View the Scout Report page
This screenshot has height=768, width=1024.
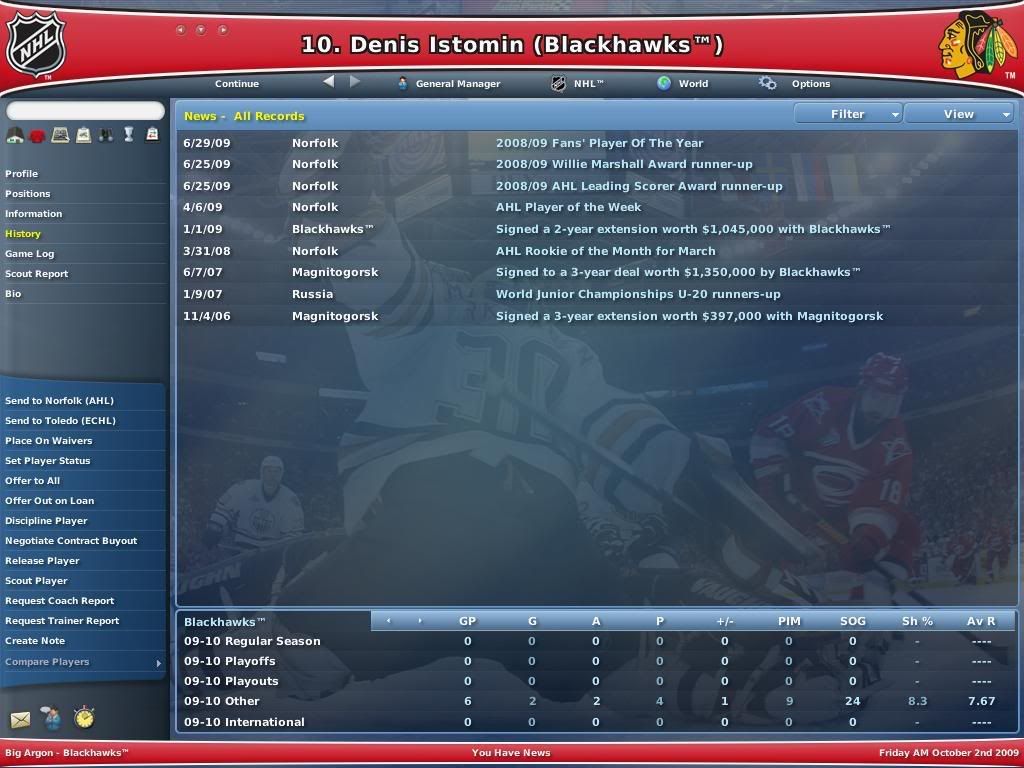[x=37, y=274]
